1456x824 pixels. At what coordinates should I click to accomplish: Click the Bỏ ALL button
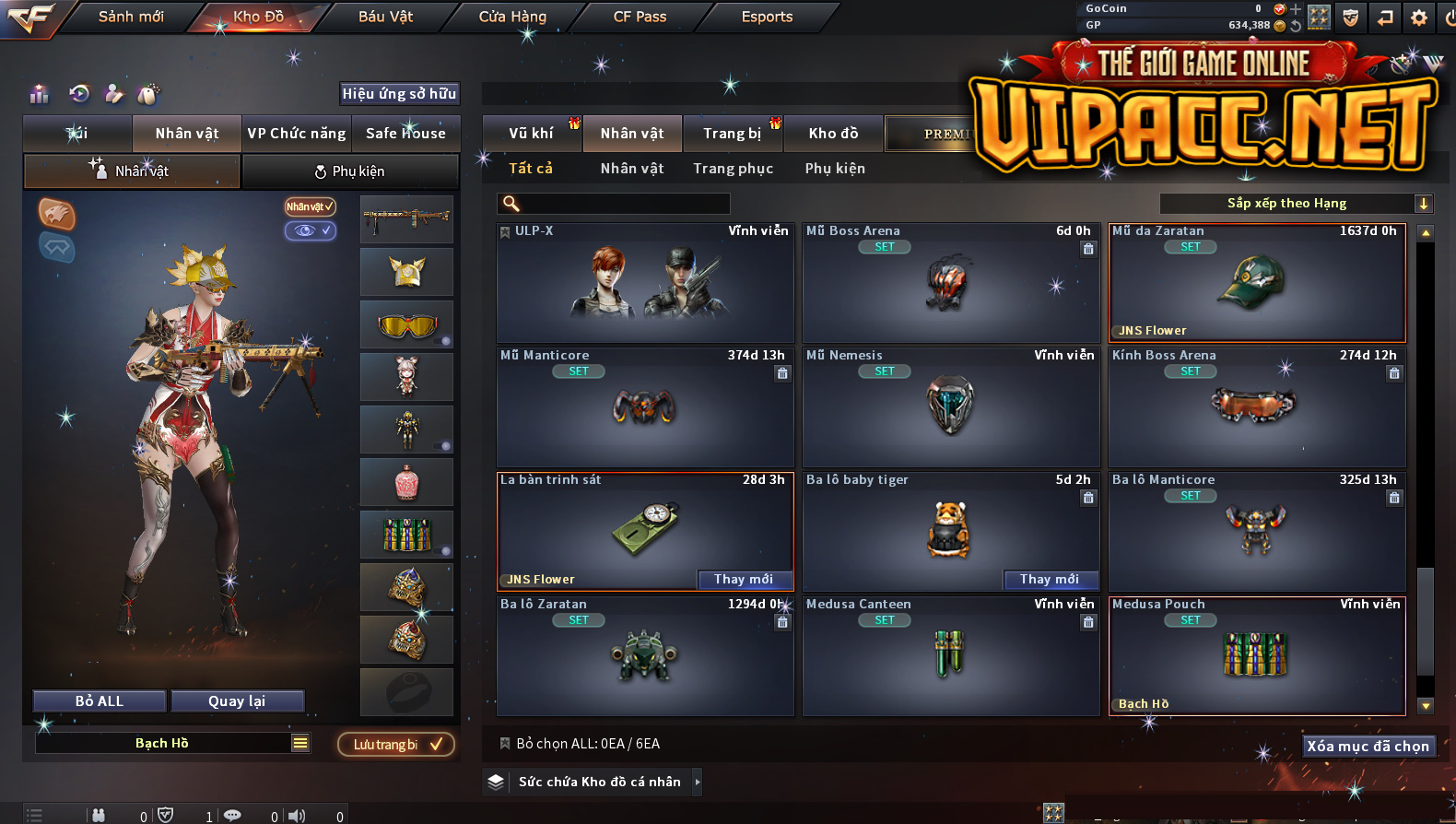(x=100, y=701)
